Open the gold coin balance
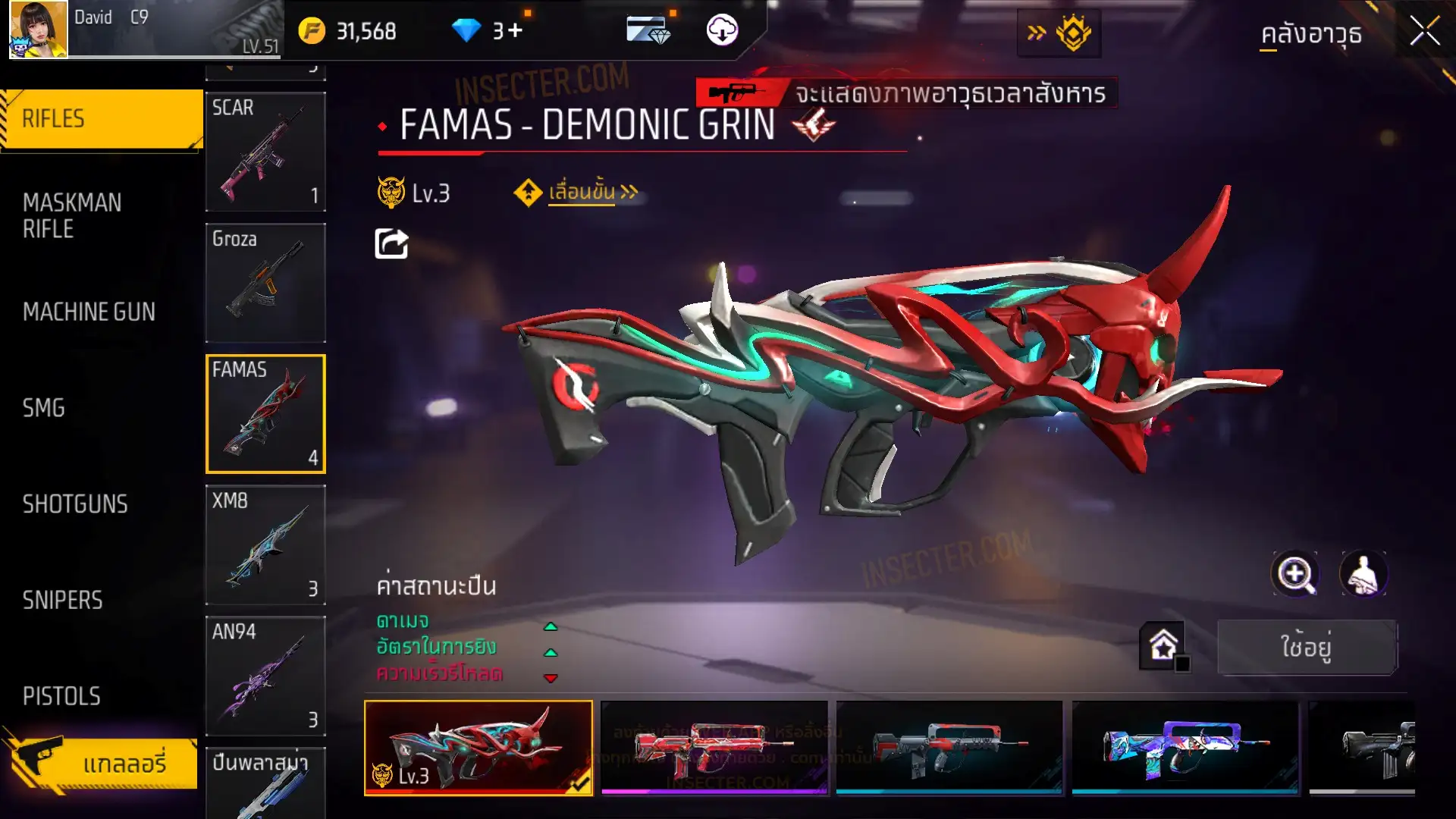 click(348, 31)
